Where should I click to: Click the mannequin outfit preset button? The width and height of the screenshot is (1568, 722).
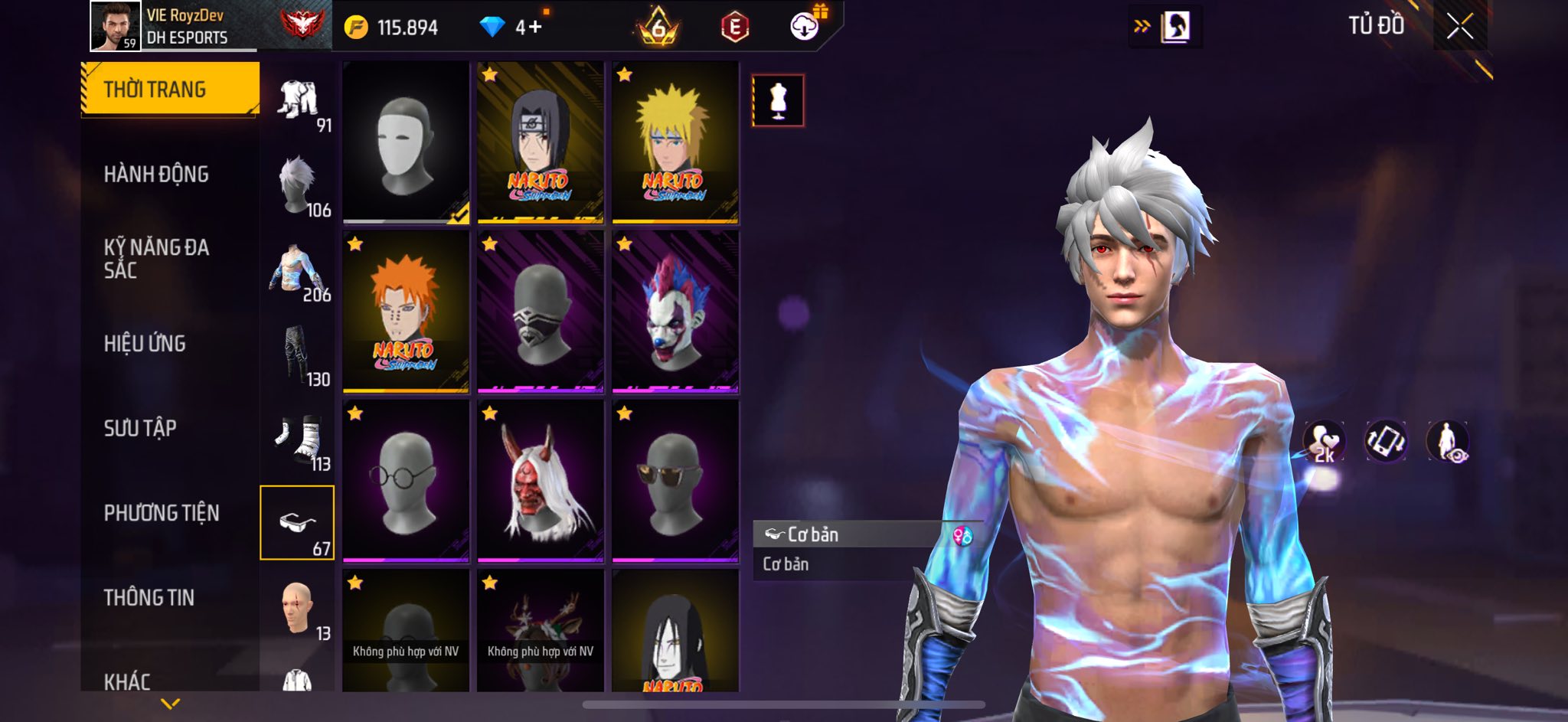[x=778, y=100]
